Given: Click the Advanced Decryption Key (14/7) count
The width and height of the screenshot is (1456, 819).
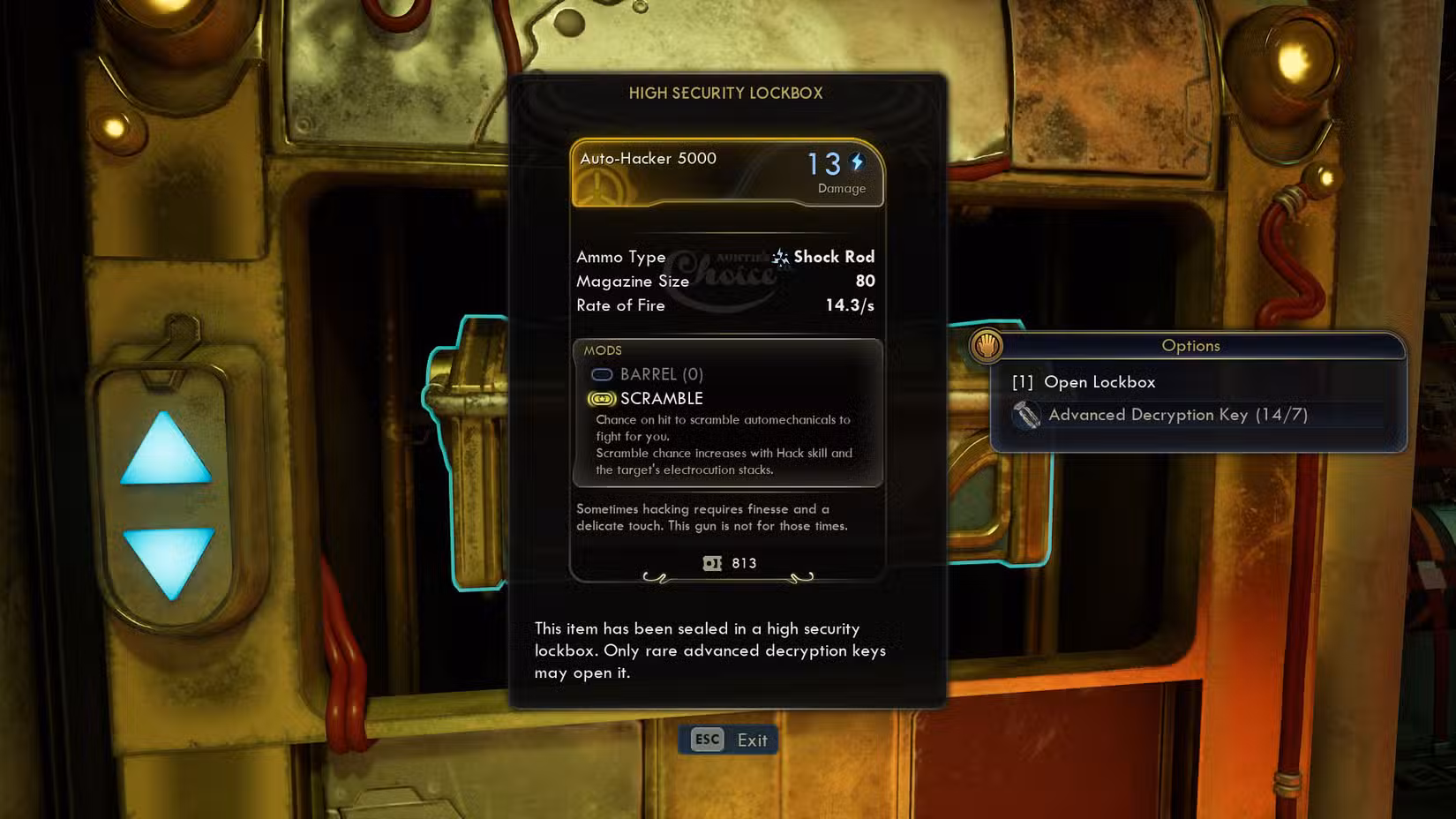Looking at the screenshot, I should click(x=1177, y=415).
